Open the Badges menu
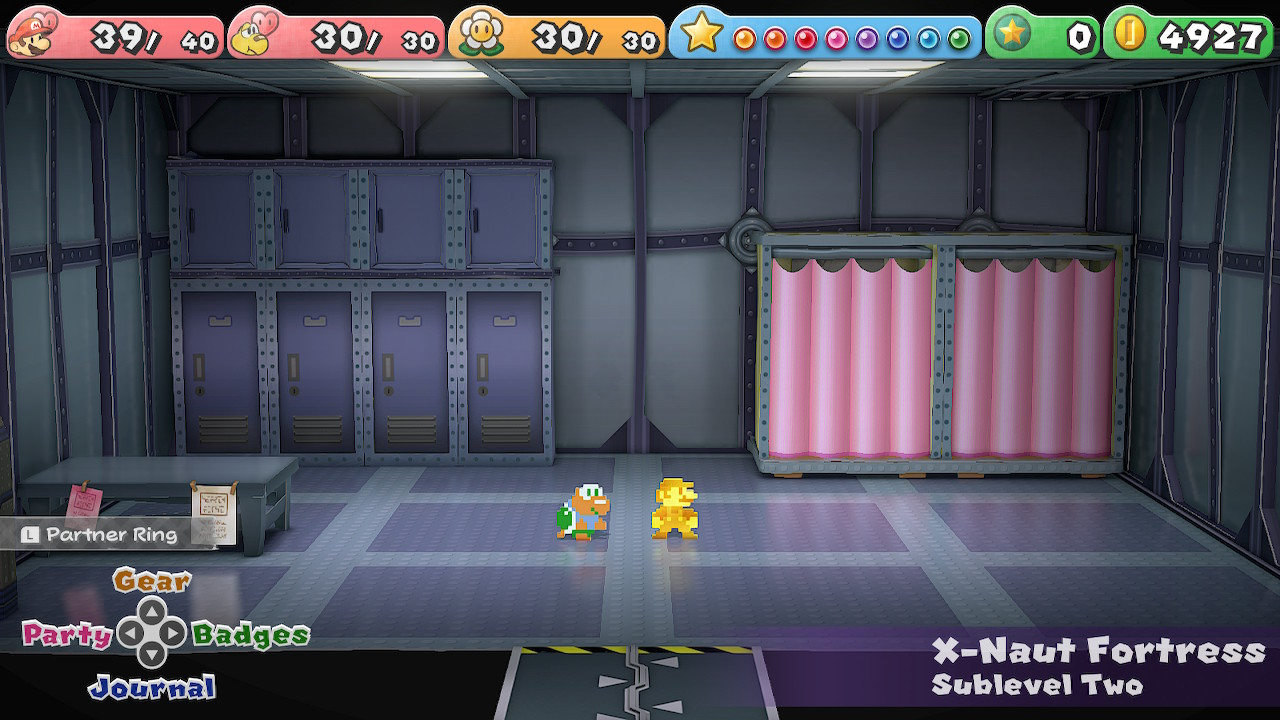The width and height of the screenshot is (1280, 720). (x=250, y=635)
